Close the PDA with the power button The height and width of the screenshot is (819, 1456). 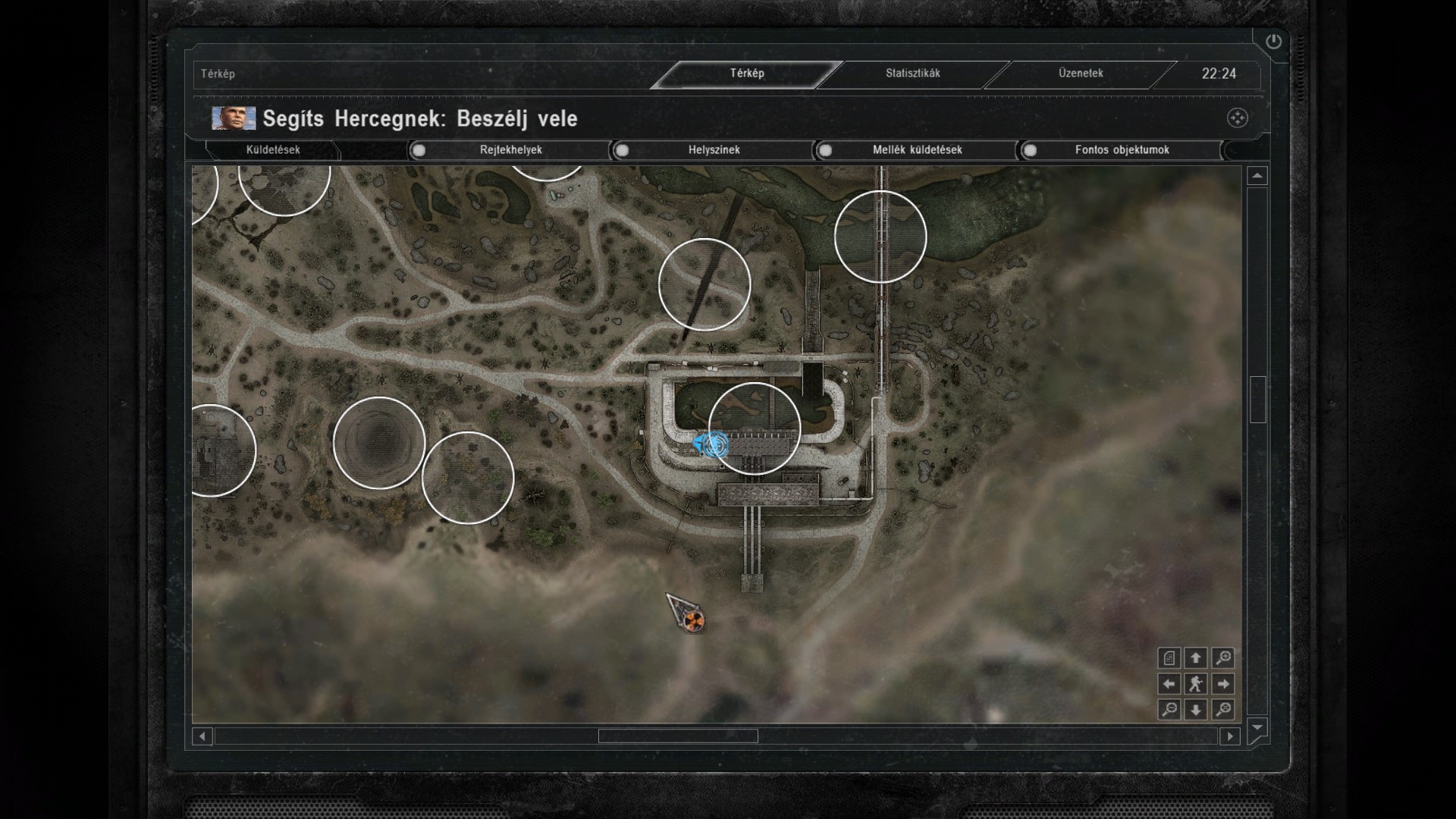[x=1273, y=42]
